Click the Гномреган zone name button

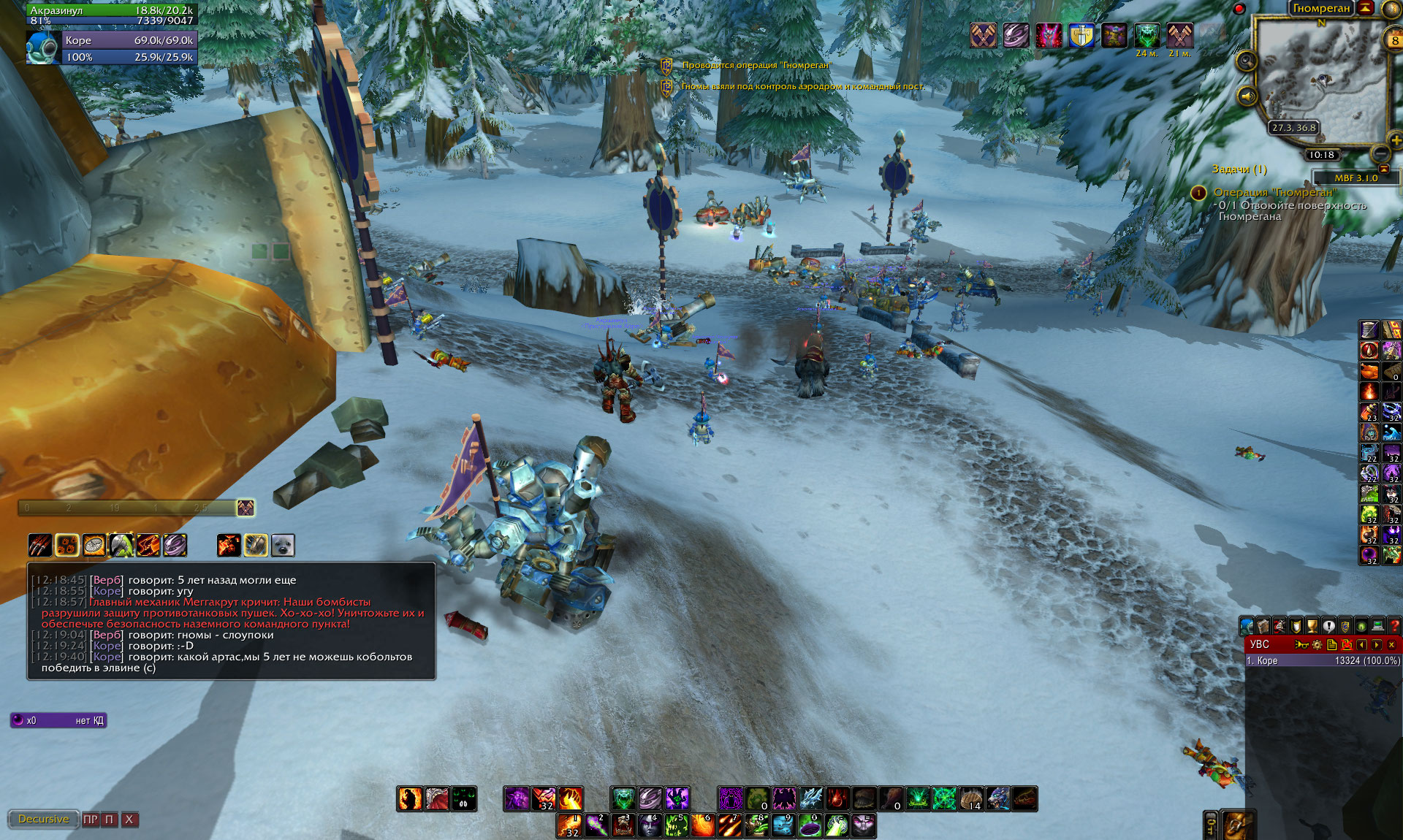[x=1321, y=9]
